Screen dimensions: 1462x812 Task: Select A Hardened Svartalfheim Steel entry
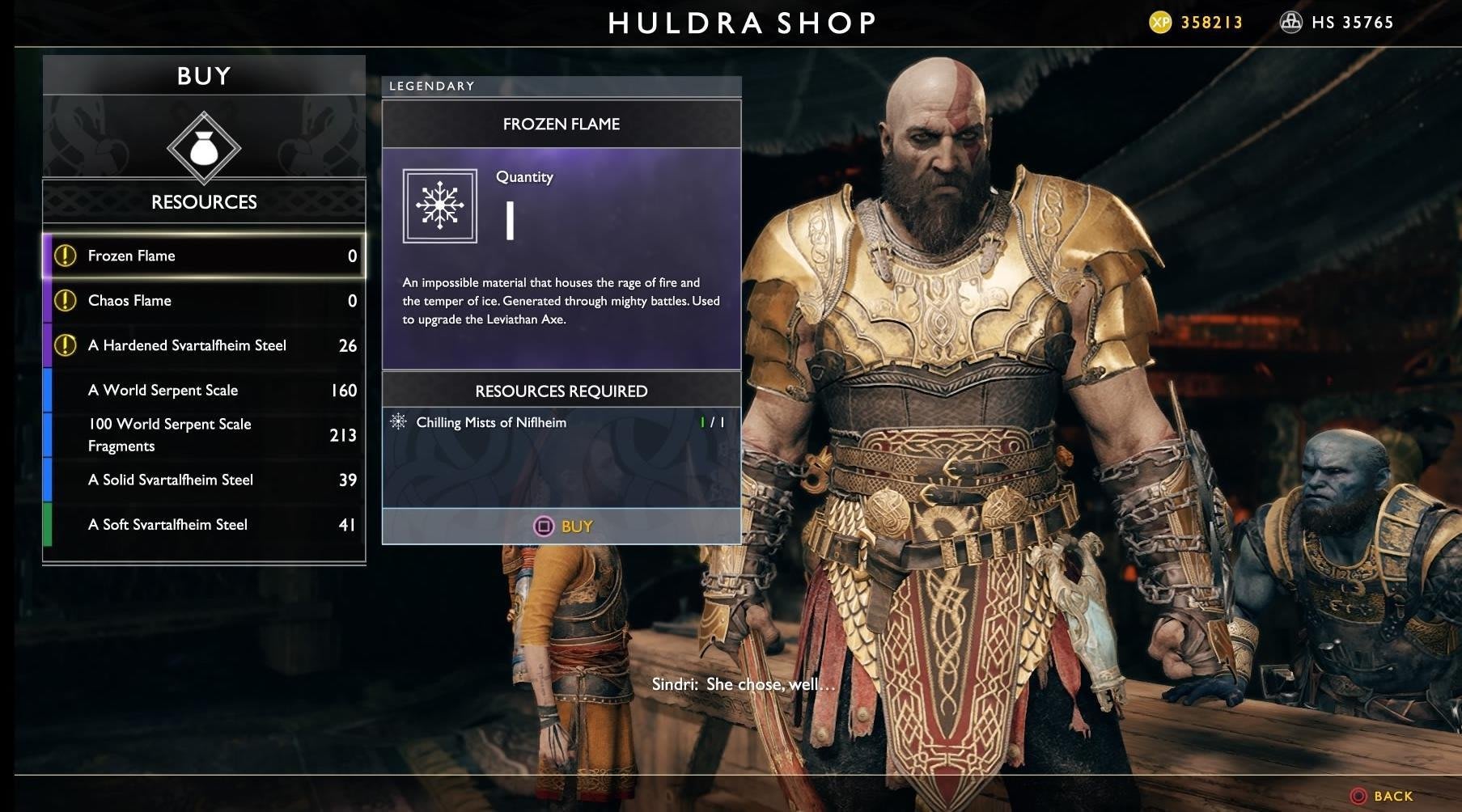[204, 345]
